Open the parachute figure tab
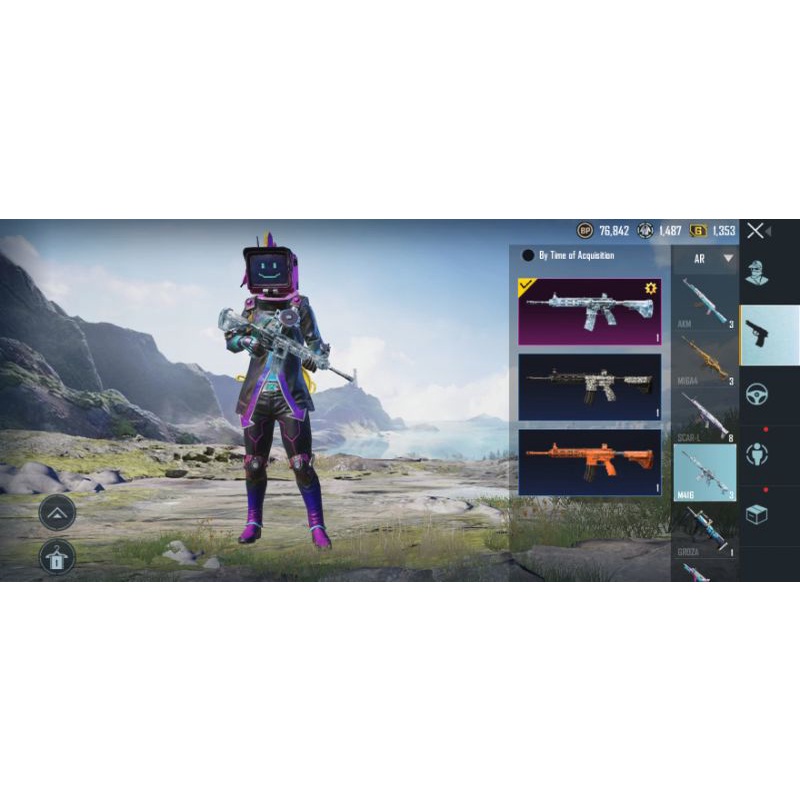800x800 pixels. [758, 455]
